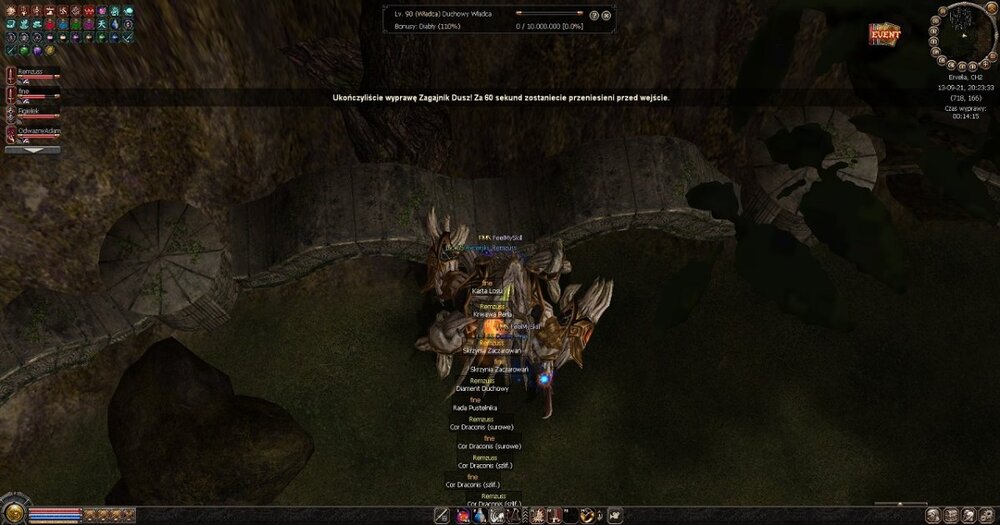Close the target info panel

606,16
